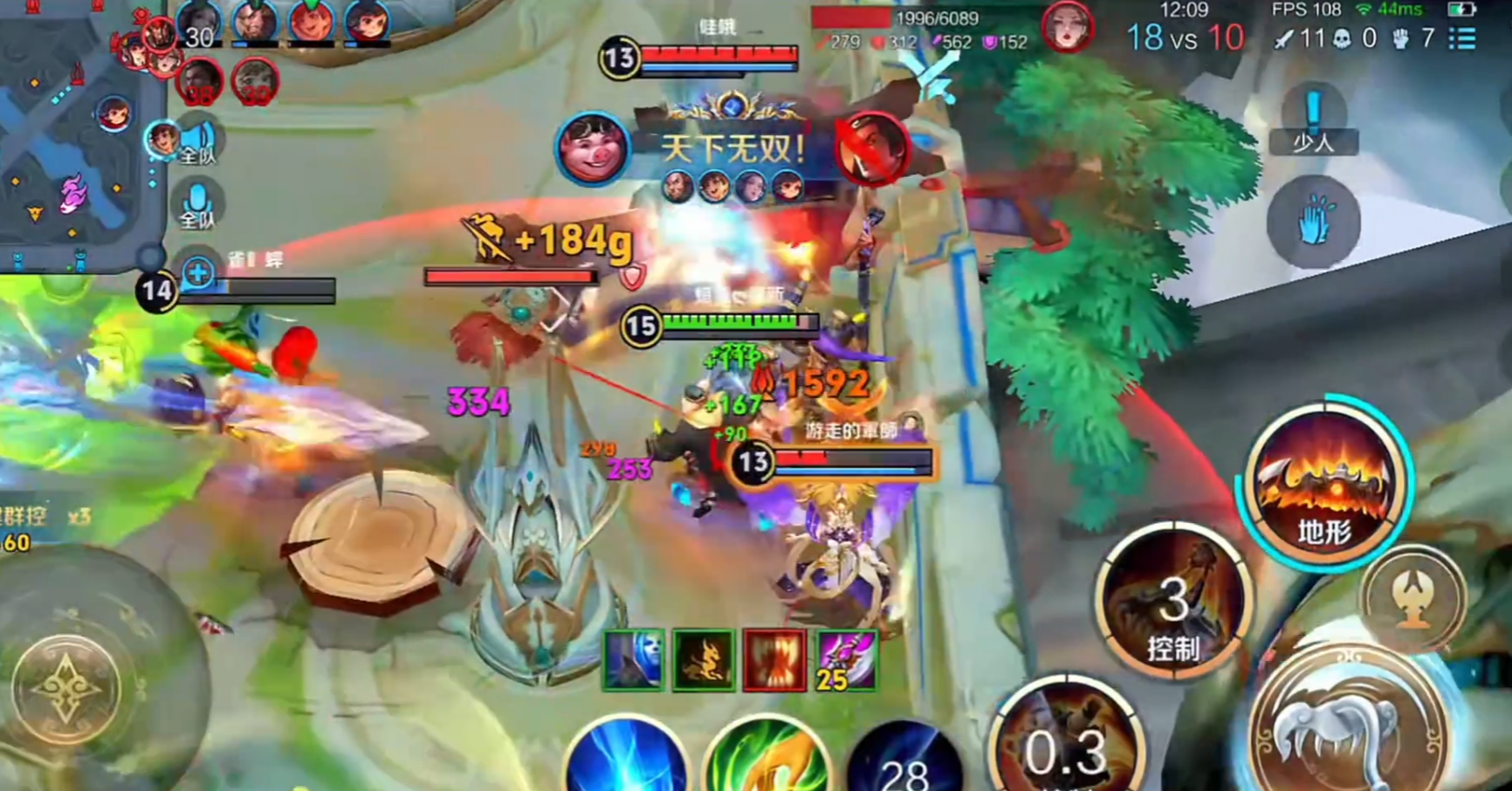The image size is (1512, 791).
Task: Use the 控制 skill on cooldown
Action: [x=1173, y=602]
